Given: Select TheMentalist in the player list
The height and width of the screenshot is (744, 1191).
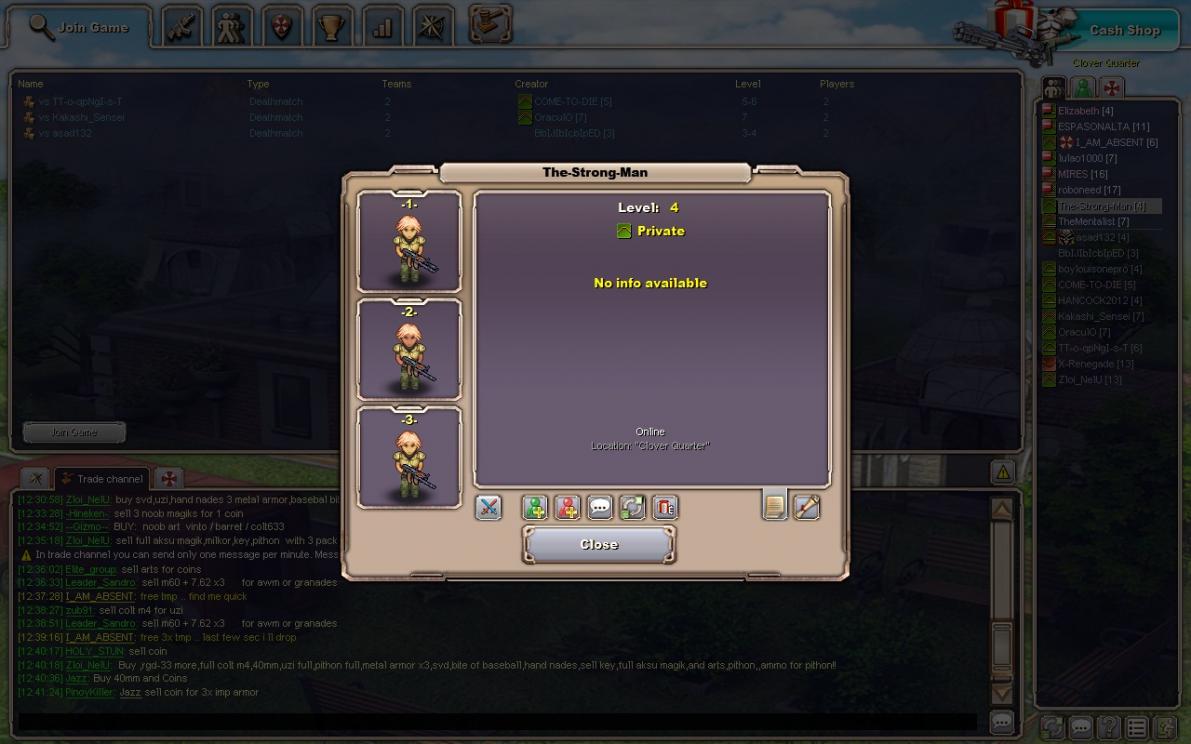Looking at the screenshot, I should [x=1093, y=222].
